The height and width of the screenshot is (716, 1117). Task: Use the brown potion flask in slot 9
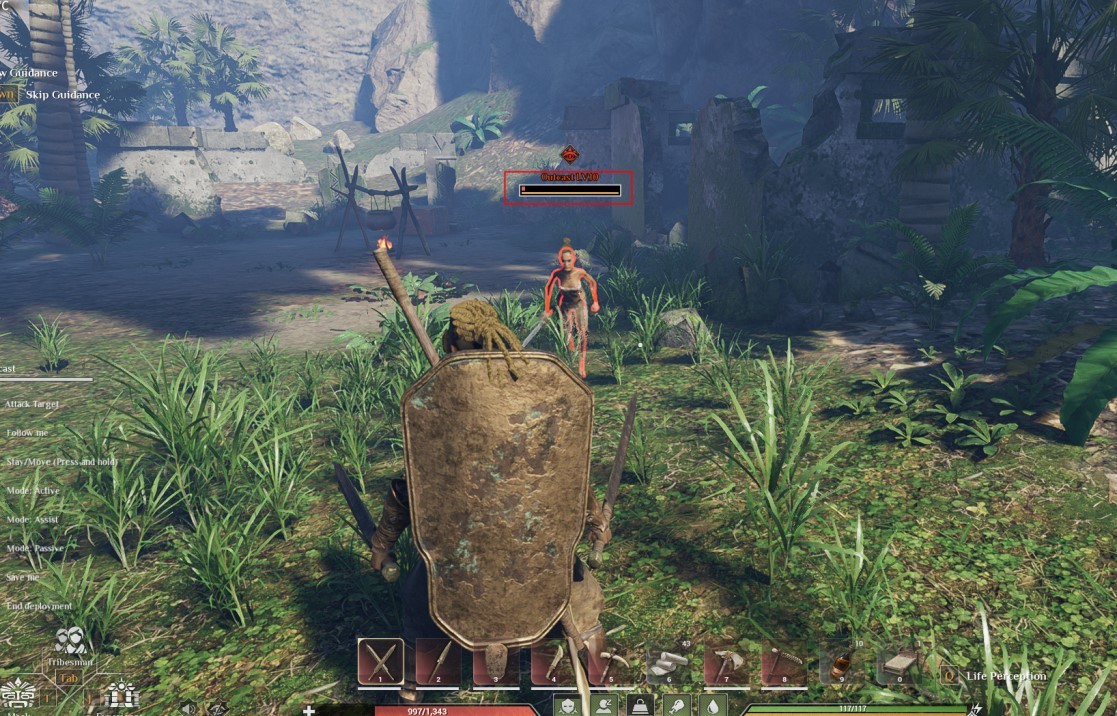(x=841, y=661)
